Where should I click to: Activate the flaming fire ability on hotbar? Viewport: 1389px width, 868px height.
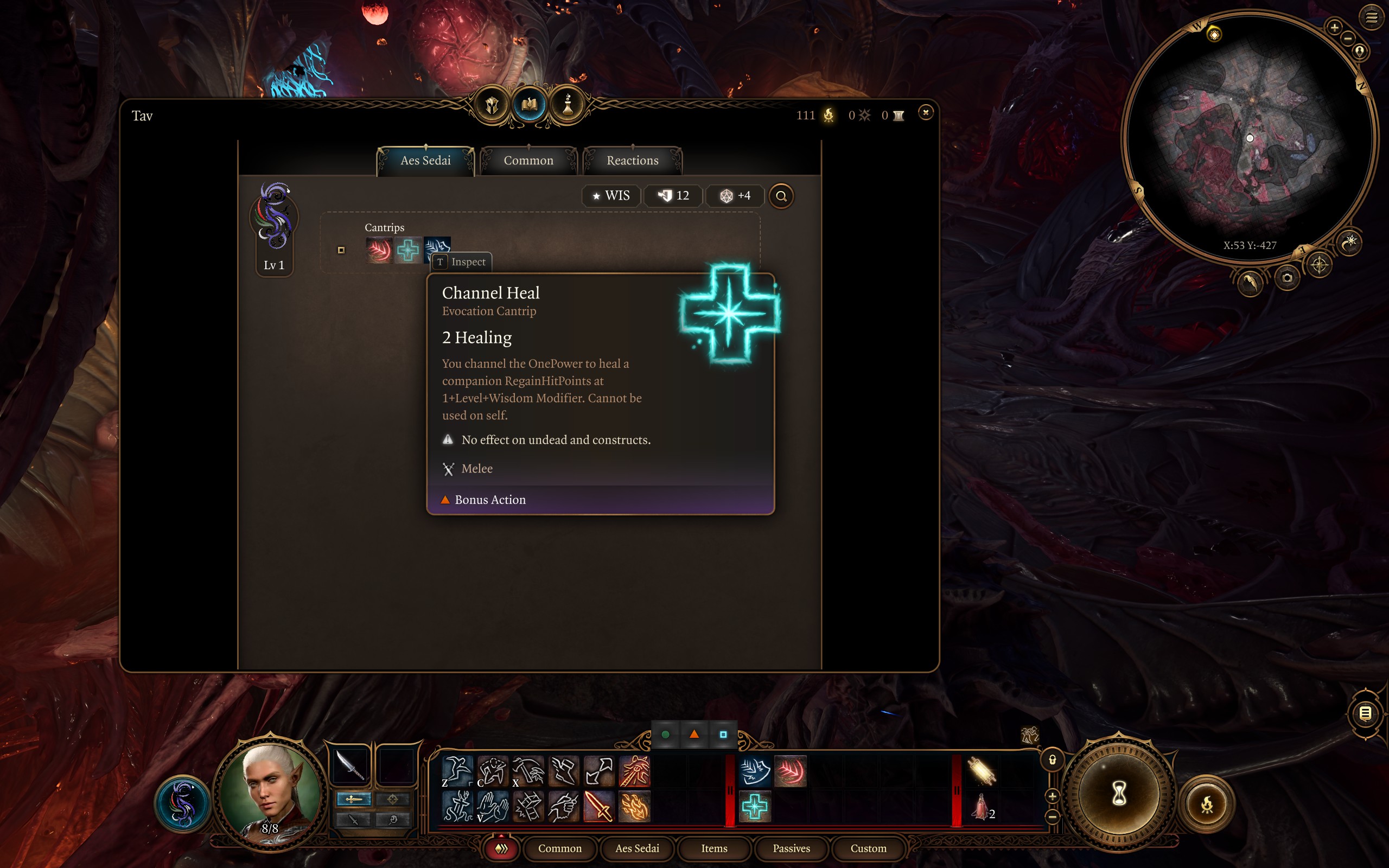(x=634, y=807)
